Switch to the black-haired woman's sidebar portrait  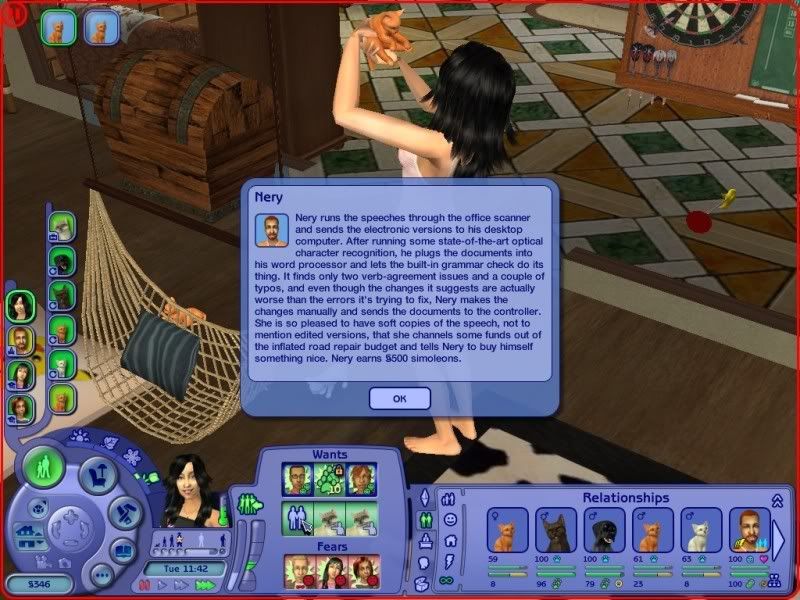20,306
